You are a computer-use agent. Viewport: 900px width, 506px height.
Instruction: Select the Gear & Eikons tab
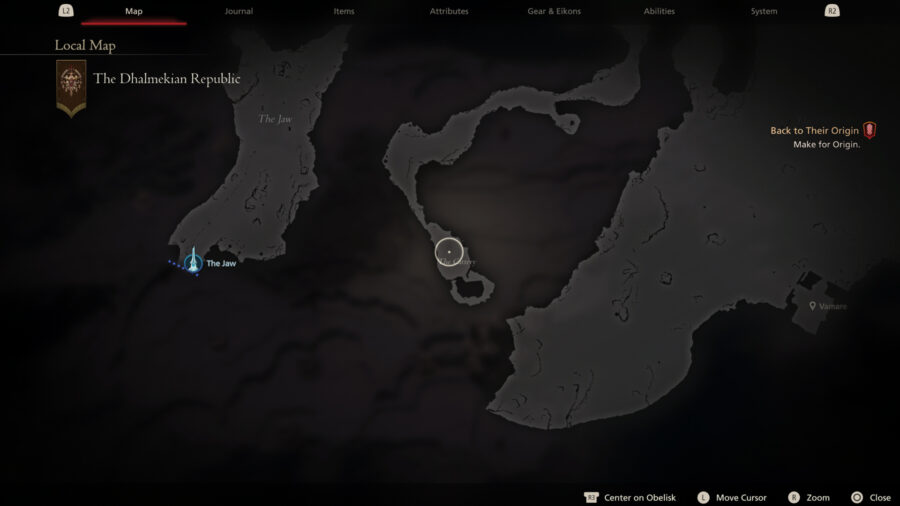(554, 11)
